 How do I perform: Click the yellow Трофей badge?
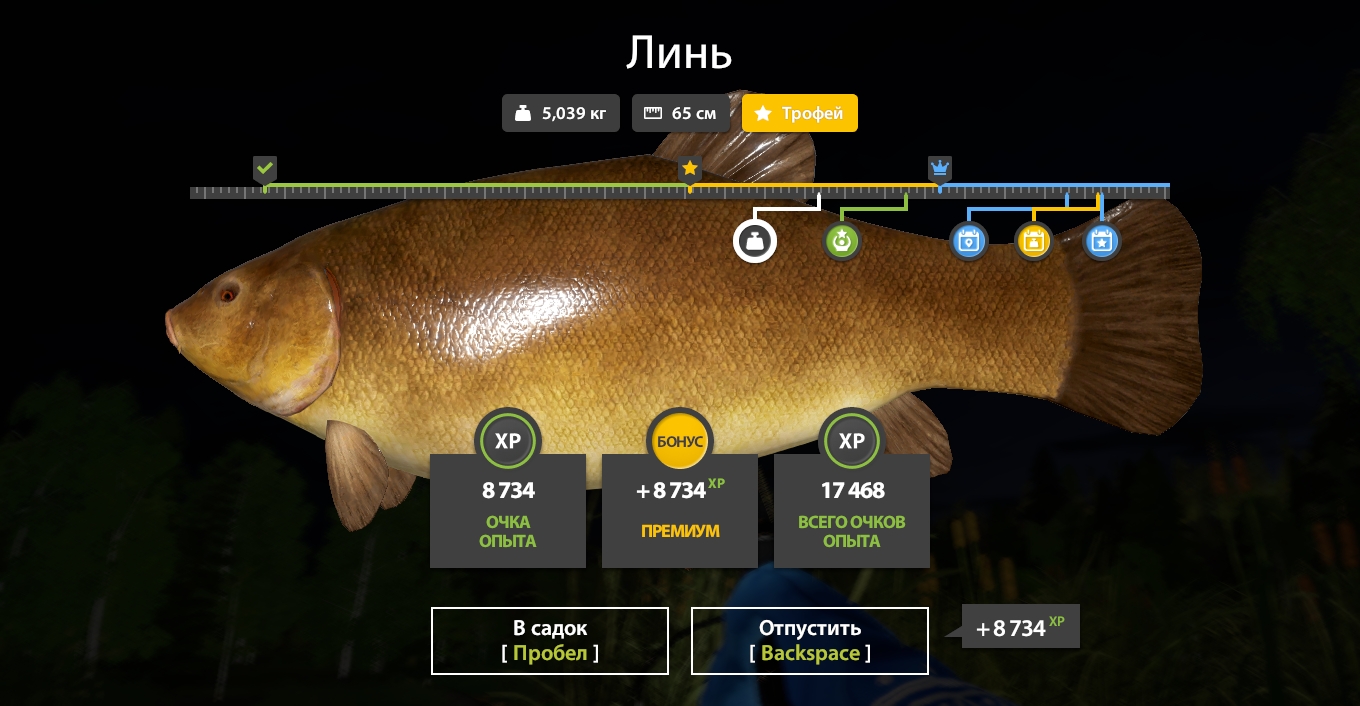pos(800,114)
